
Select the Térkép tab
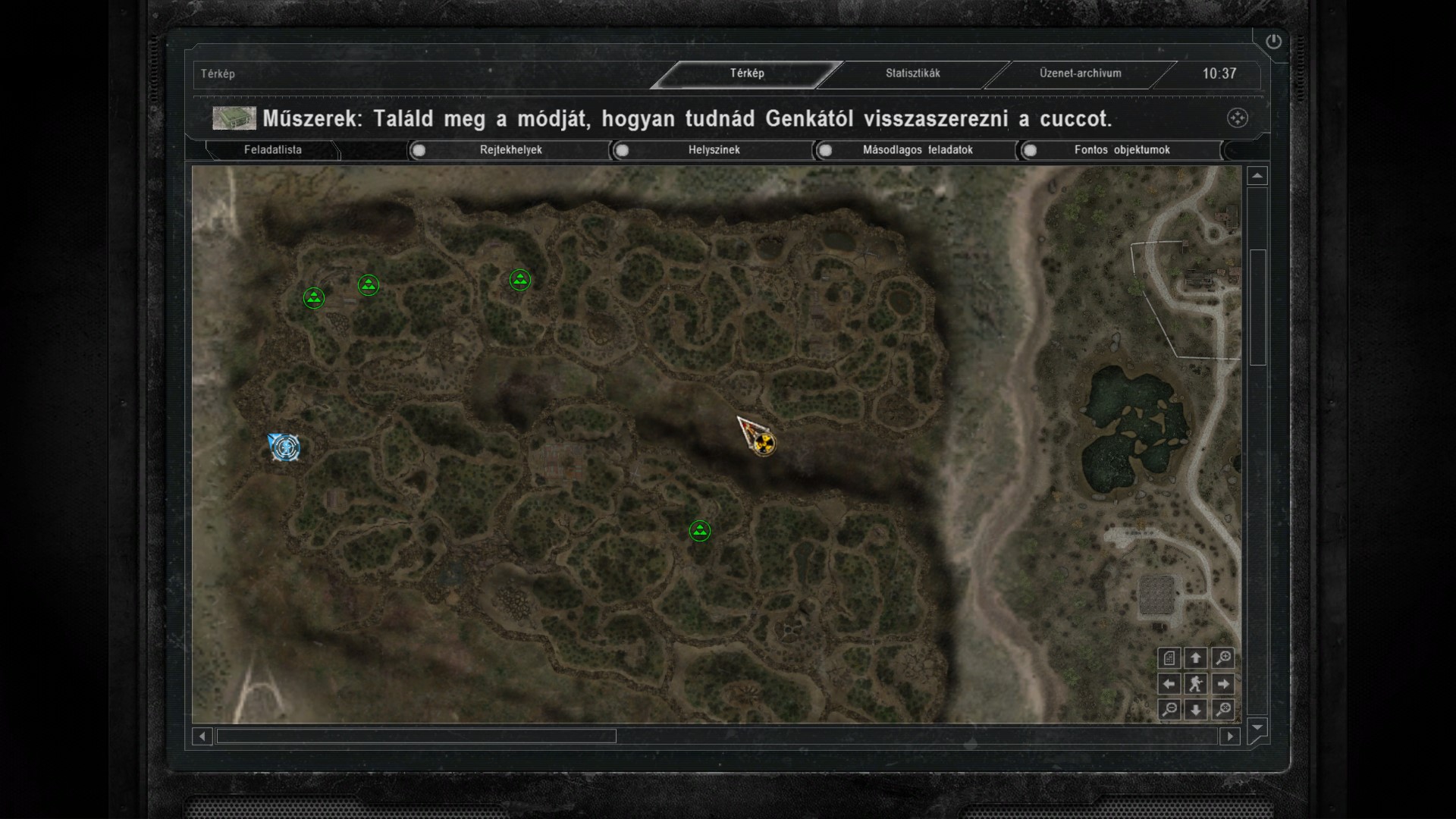pyautogui.click(x=747, y=74)
